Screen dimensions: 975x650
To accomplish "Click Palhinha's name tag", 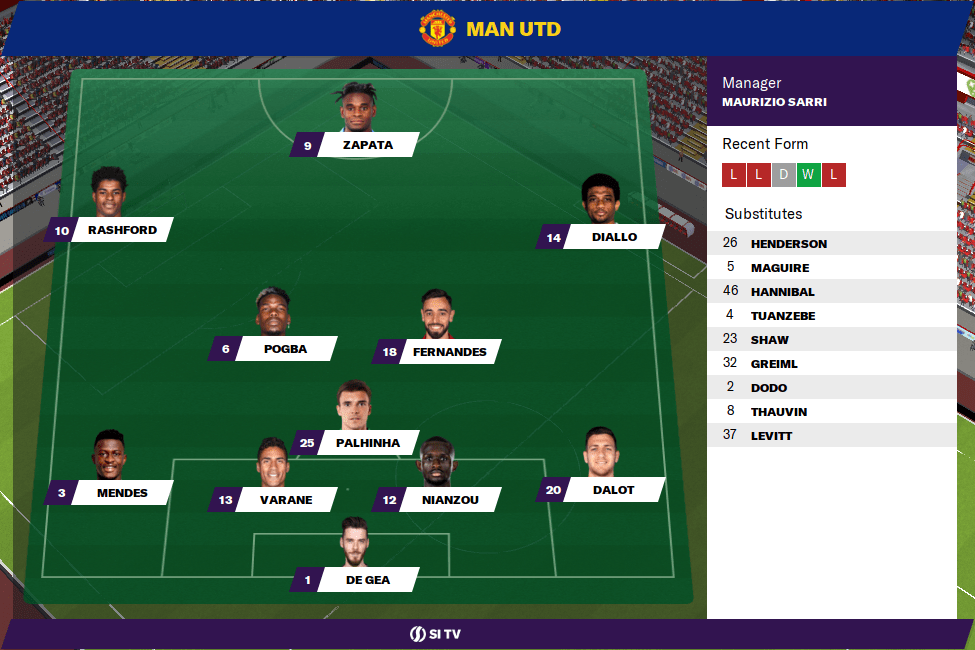I will 367,443.
